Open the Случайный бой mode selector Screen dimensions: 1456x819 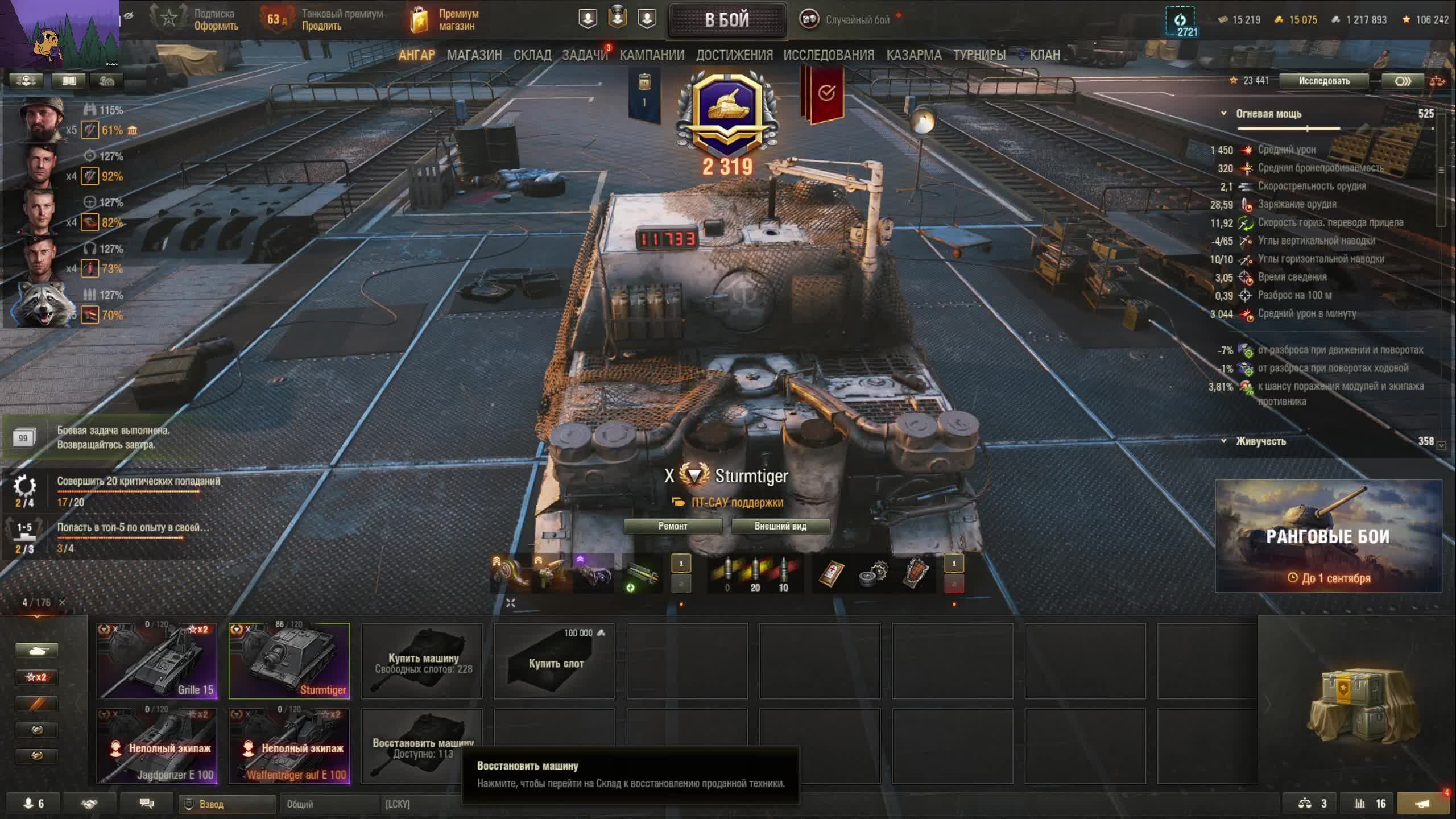pyautogui.click(x=847, y=20)
